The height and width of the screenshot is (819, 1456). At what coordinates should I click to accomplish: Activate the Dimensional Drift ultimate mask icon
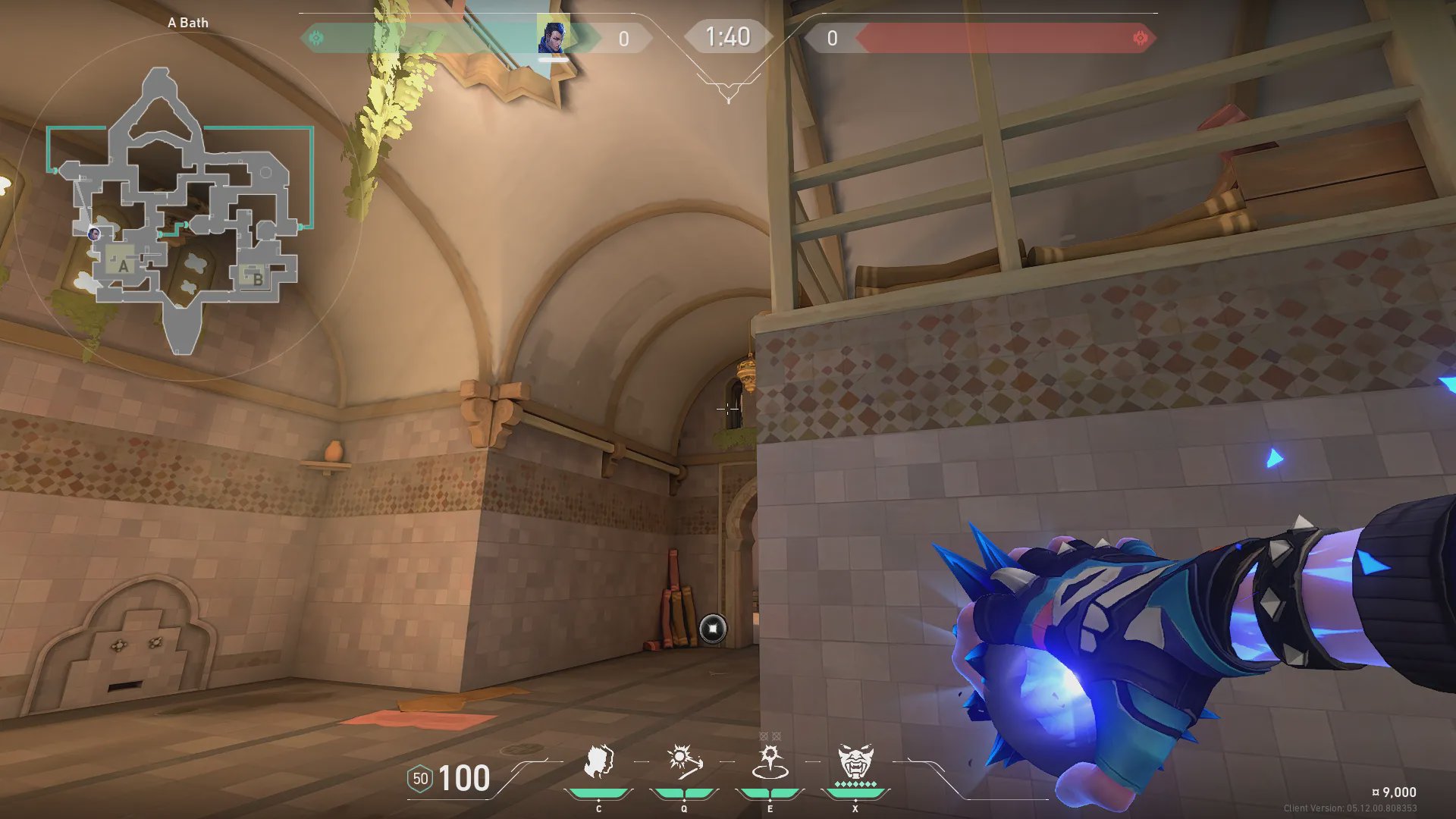point(855,761)
